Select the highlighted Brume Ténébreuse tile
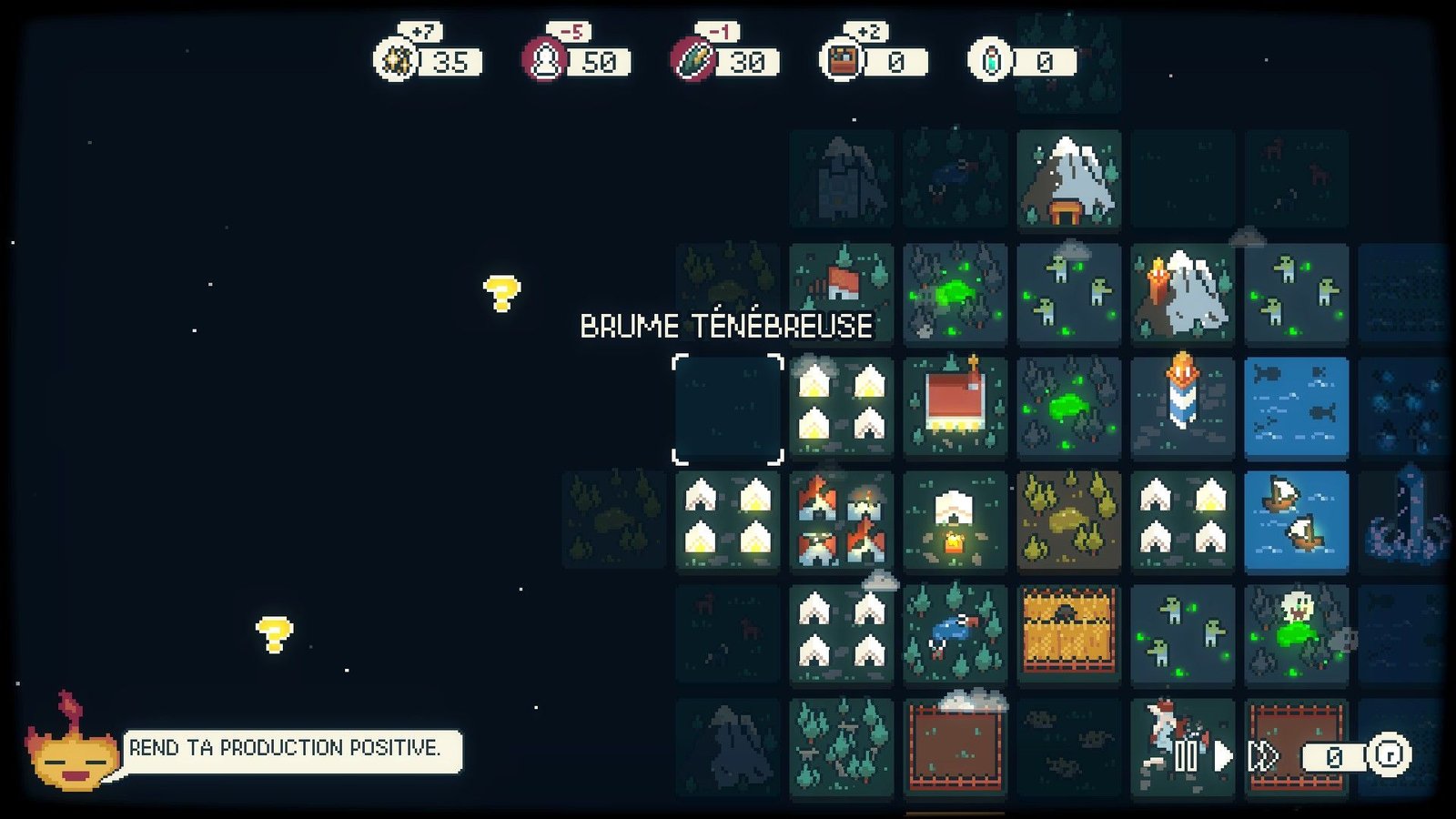The image size is (1456, 819). [x=727, y=409]
